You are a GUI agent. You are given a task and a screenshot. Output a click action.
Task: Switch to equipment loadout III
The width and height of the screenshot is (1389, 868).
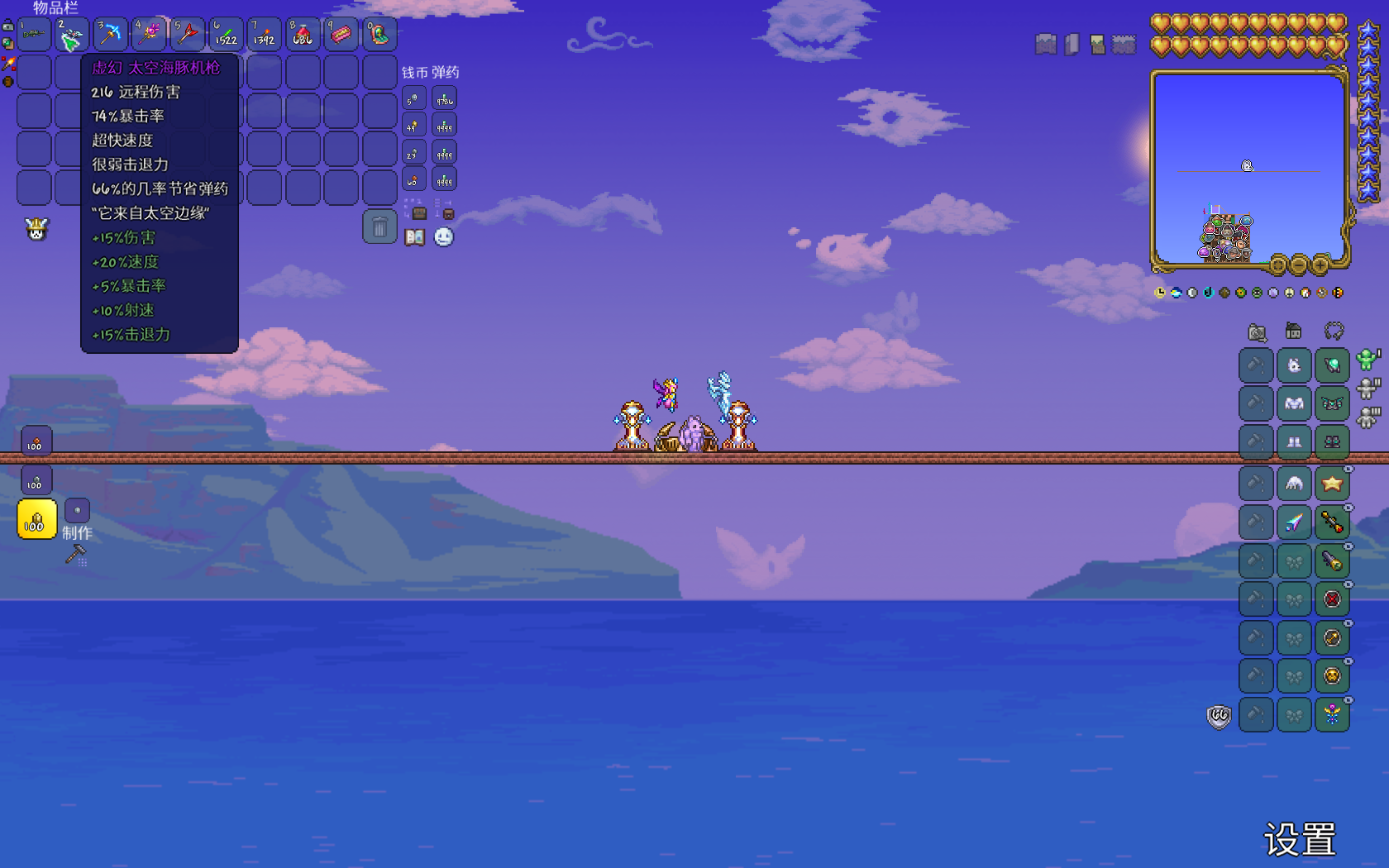coord(1368,417)
